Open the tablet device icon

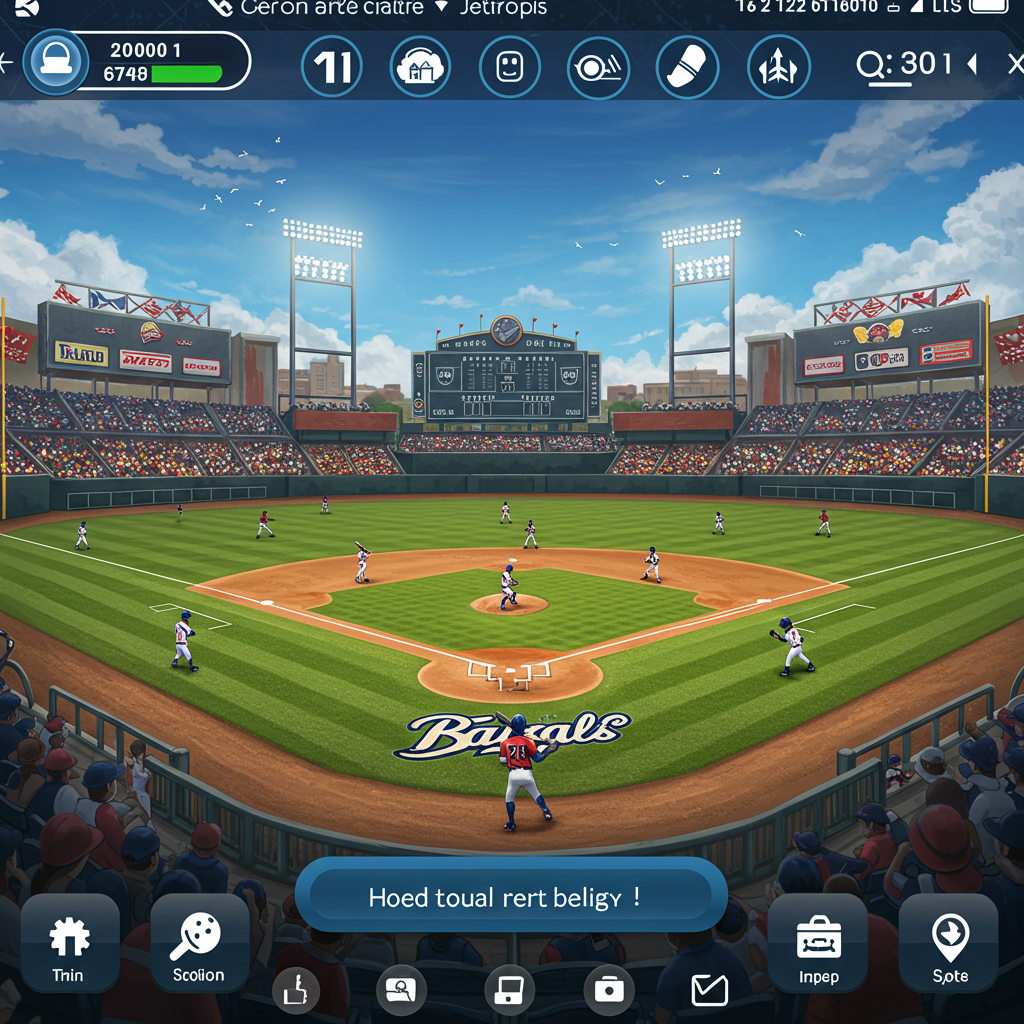tap(507, 991)
